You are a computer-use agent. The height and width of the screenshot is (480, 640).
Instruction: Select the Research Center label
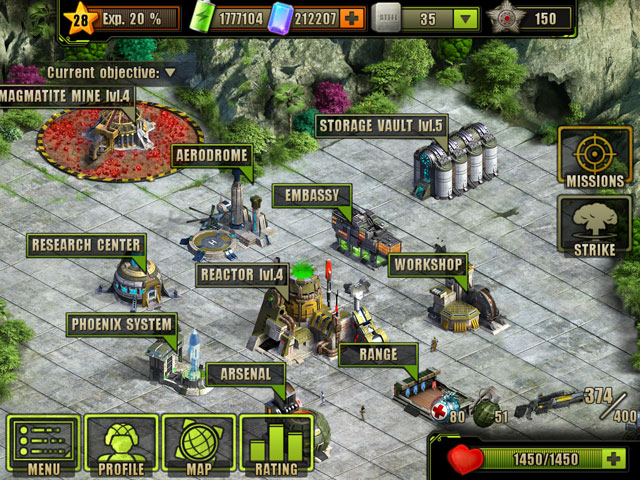[x=85, y=244]
